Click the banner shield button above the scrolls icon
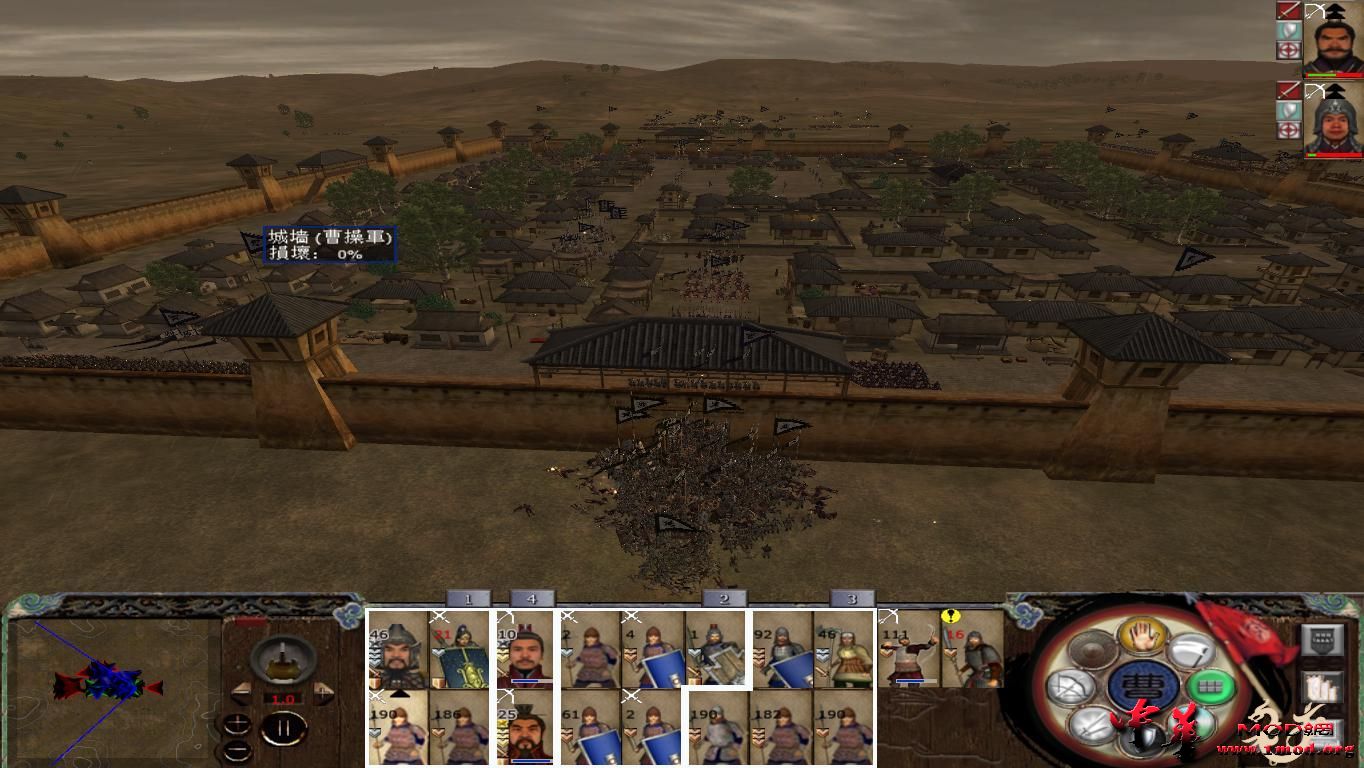This screenshot has height=768, width=1364. tap(1320, 640)
